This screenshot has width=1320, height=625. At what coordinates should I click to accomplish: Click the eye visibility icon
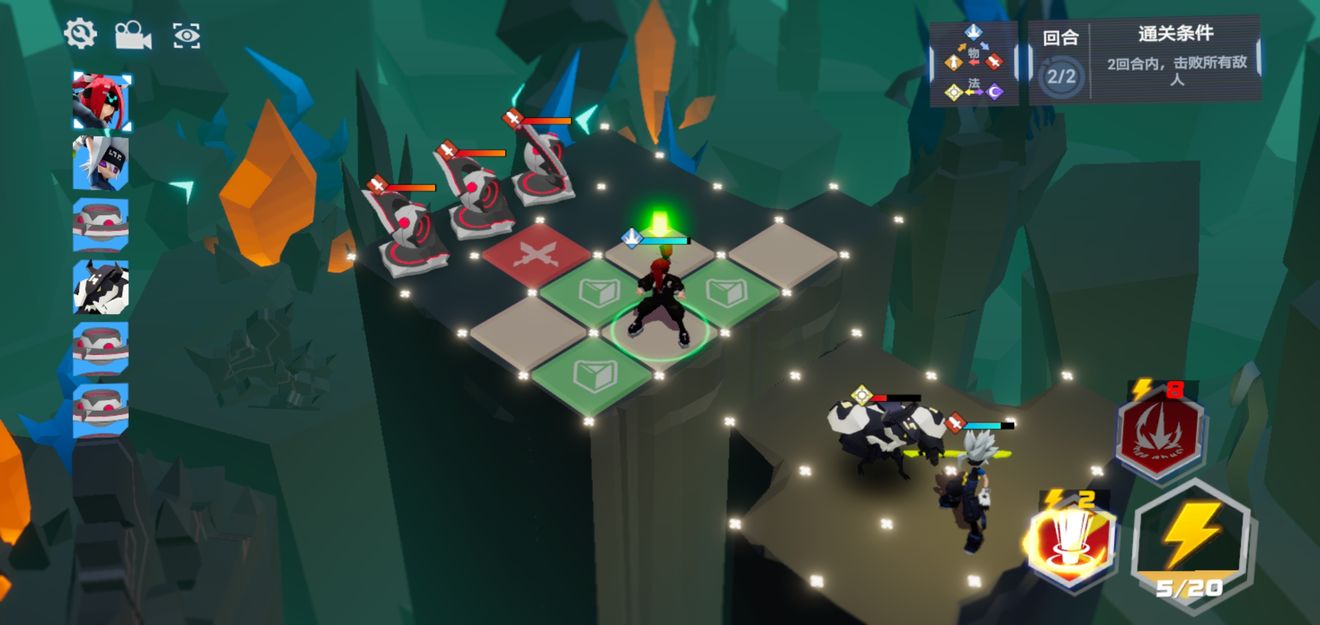coord(186,36)
